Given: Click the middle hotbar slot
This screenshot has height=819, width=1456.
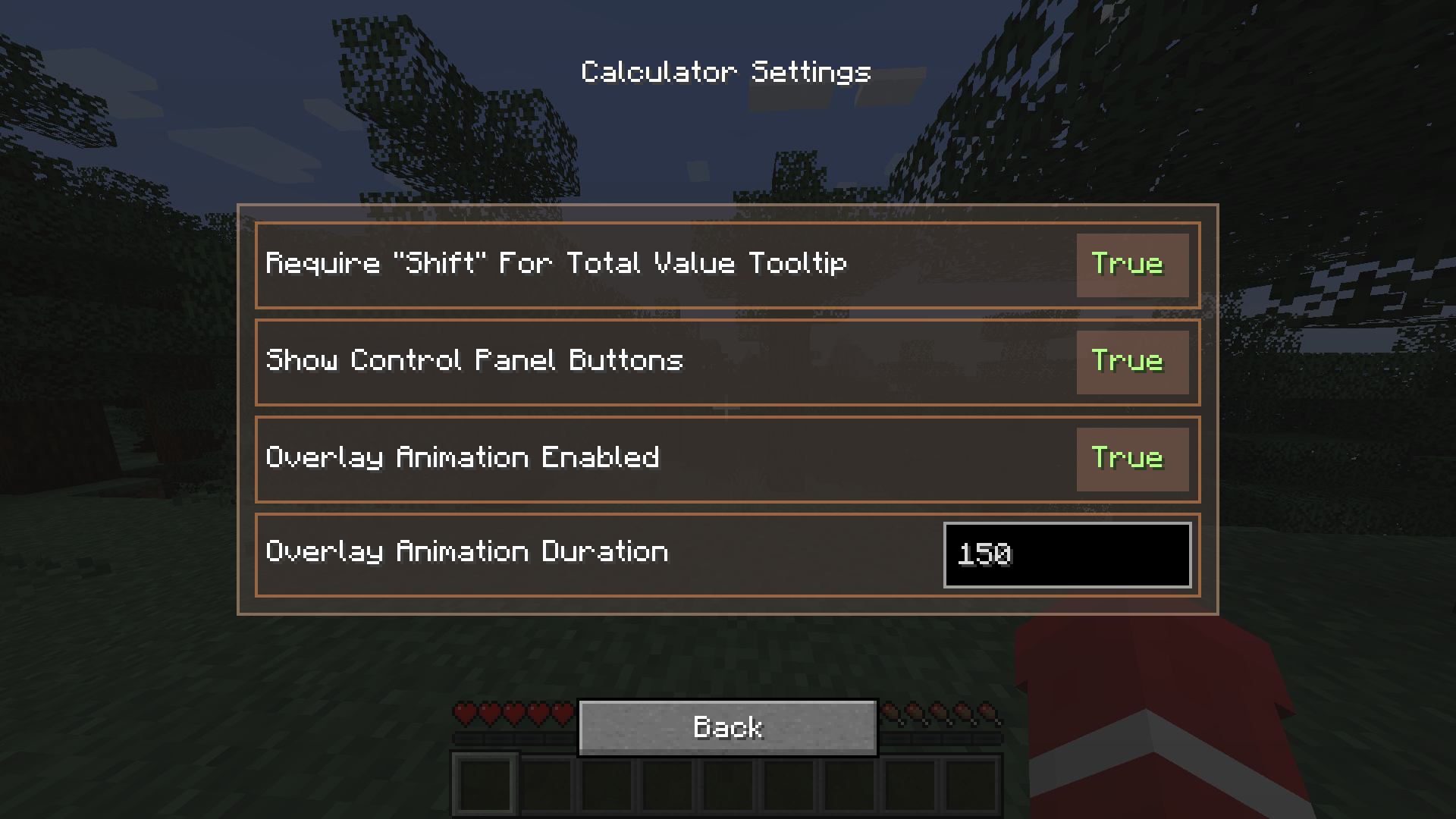Looking at the screenshot, I should 730,785.
